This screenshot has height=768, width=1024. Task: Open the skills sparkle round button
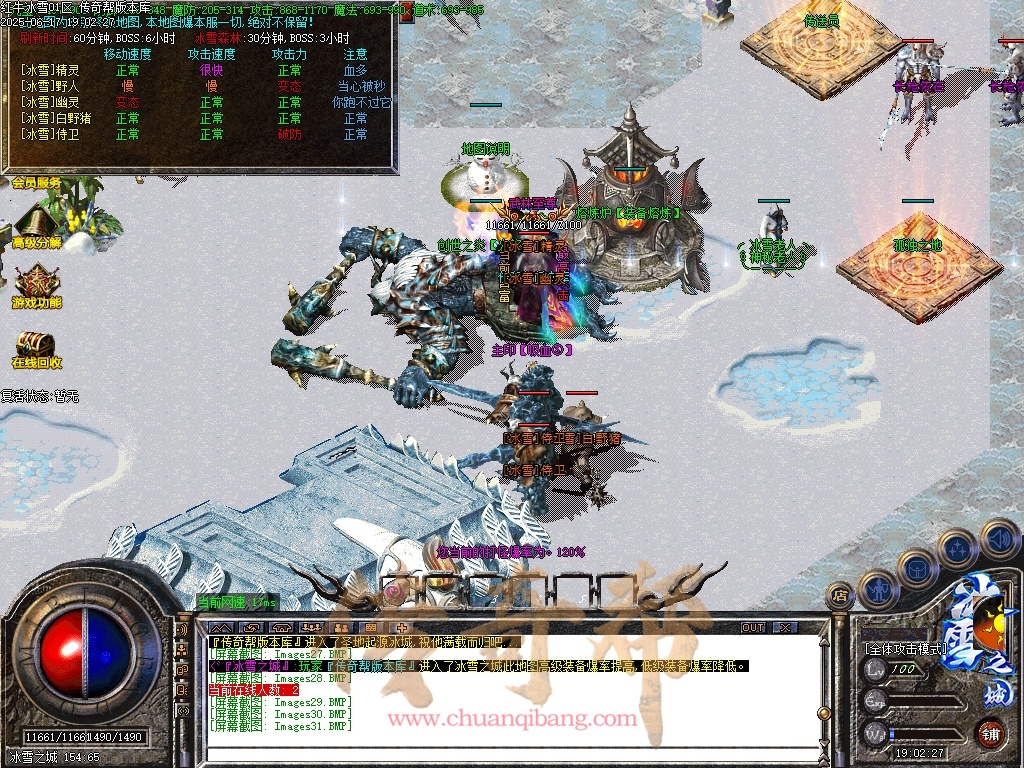point(958,549)
